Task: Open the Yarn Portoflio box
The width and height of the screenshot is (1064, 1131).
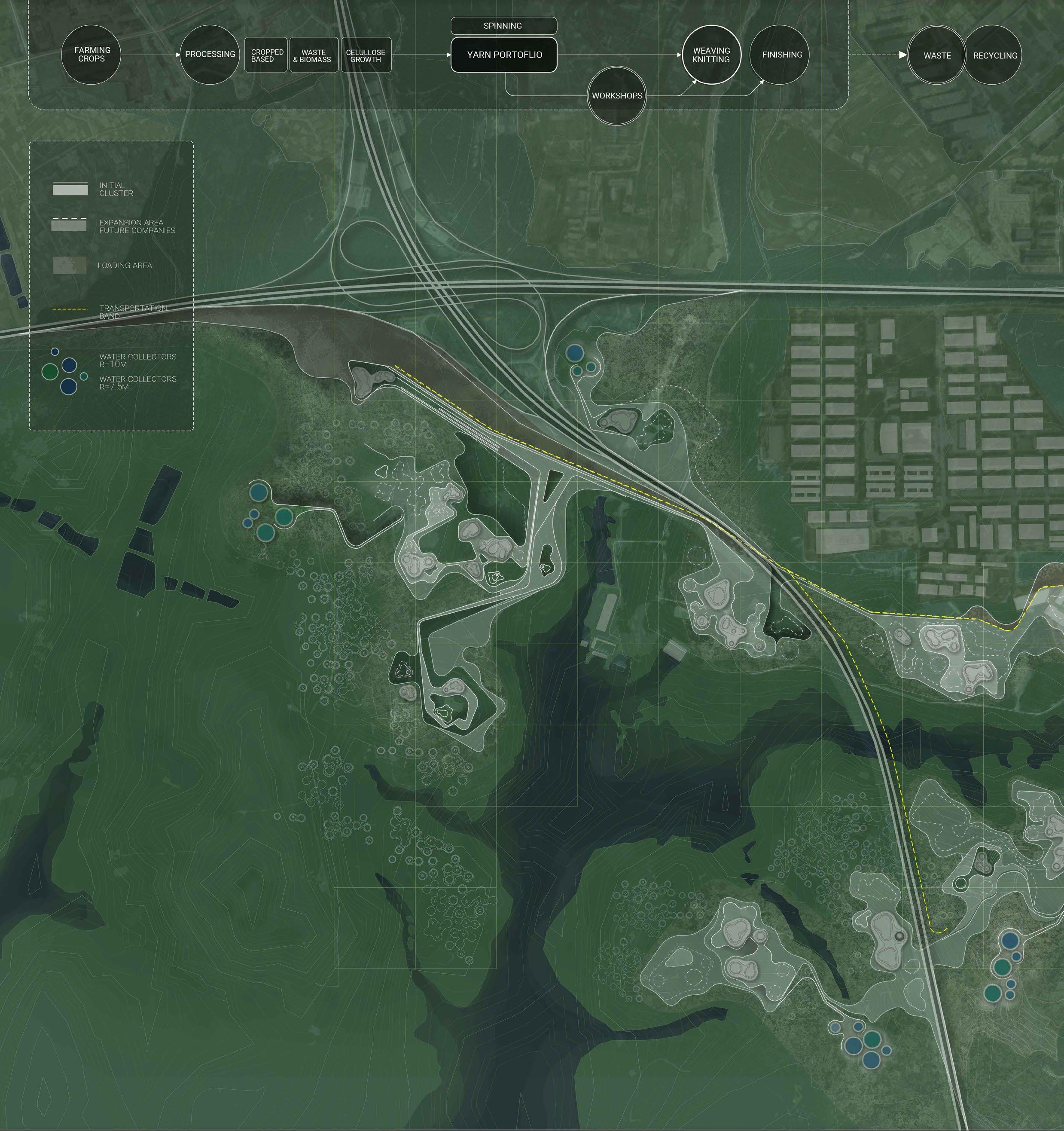Action: click(504, 55)
